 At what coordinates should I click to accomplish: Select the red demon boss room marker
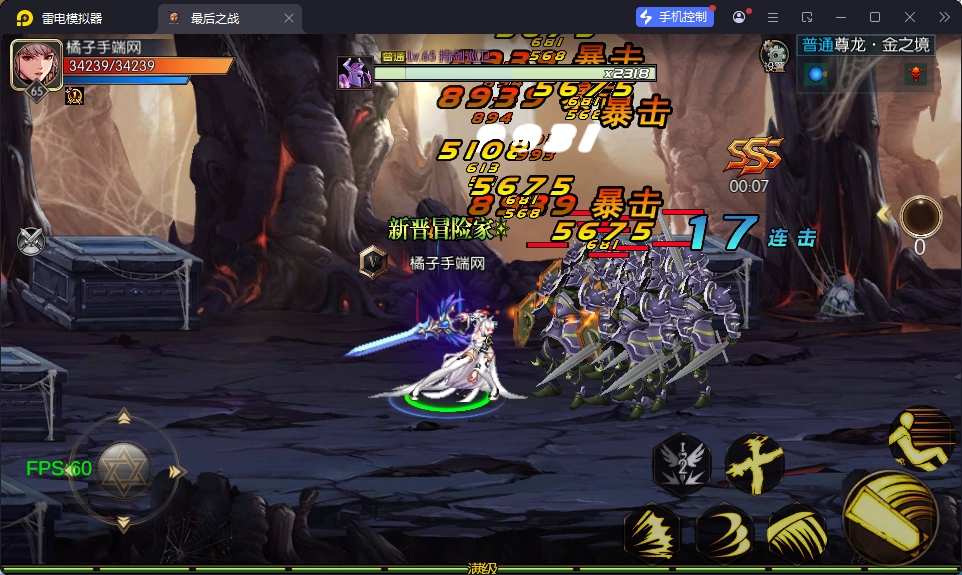[915, 74]
